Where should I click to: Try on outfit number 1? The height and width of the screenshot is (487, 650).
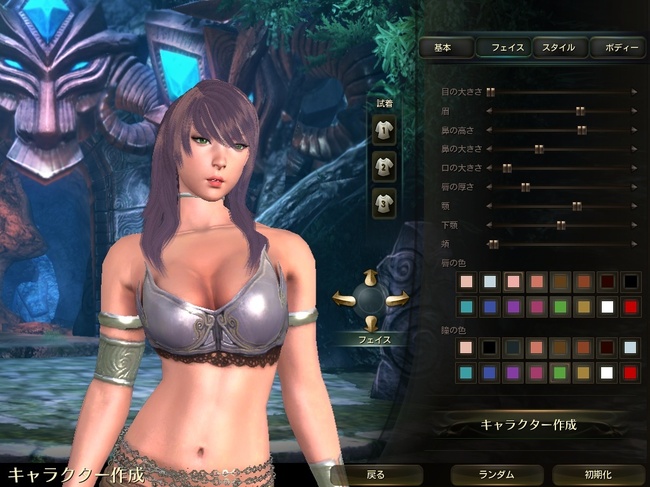[x=384, y=128]
